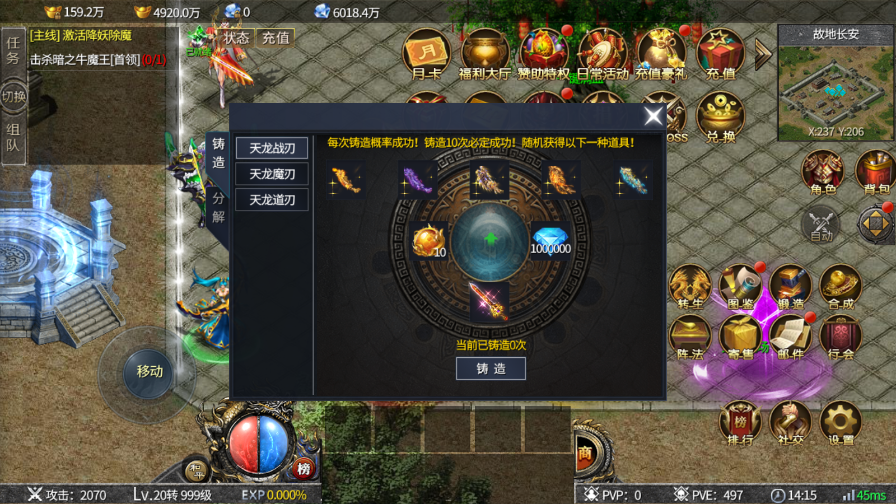Open the 锻造 forging menu icon
Screen dimensions: 896x504
(x=790, y=288)
